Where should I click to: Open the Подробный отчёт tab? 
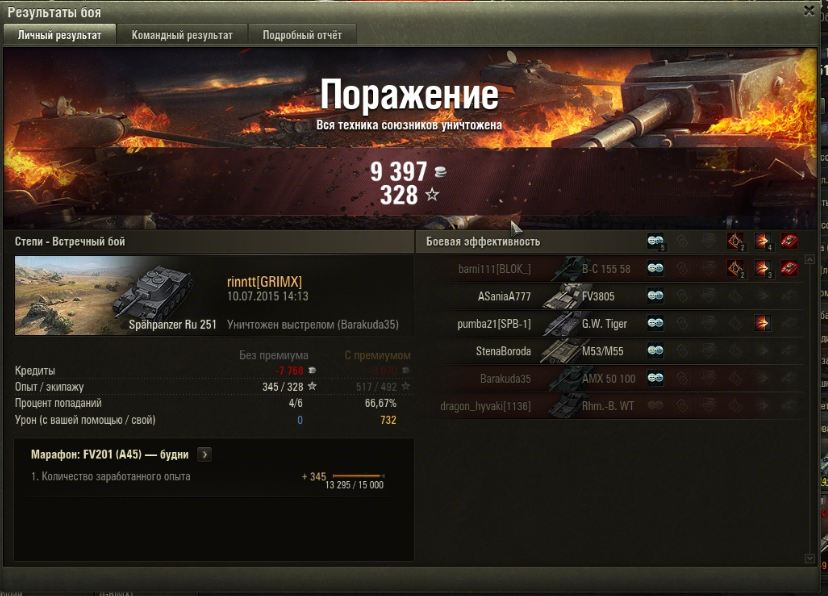[302, 35]
